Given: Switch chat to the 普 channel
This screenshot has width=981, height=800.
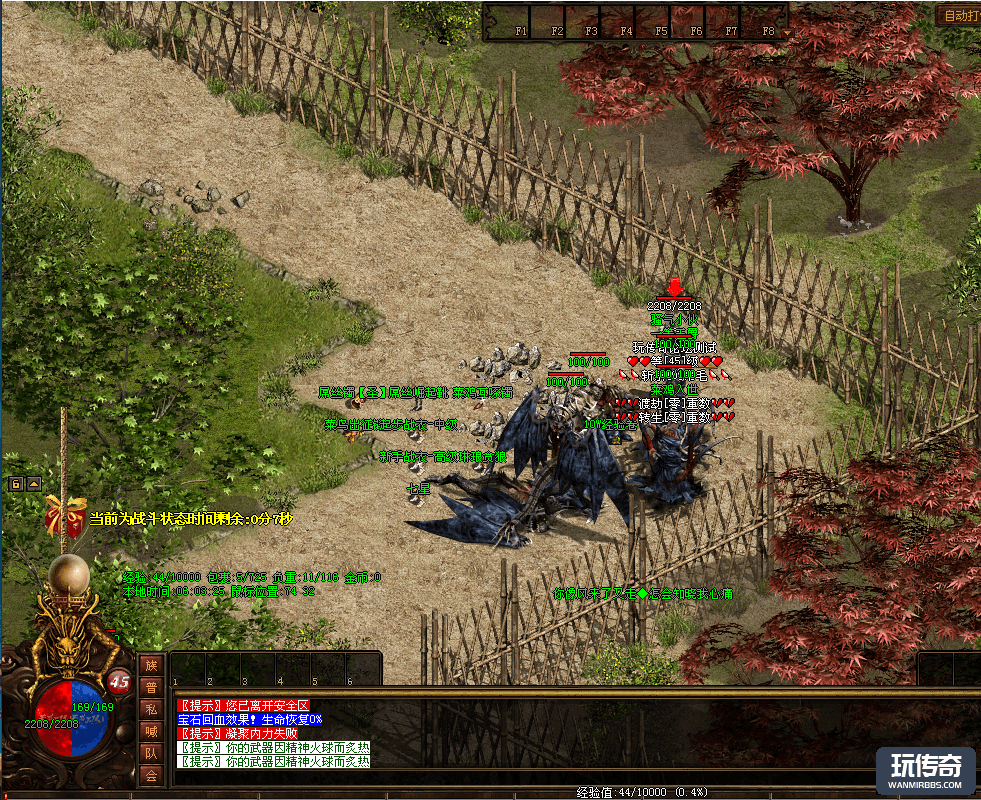Looking at the screenshot, I should coord(150,687).
